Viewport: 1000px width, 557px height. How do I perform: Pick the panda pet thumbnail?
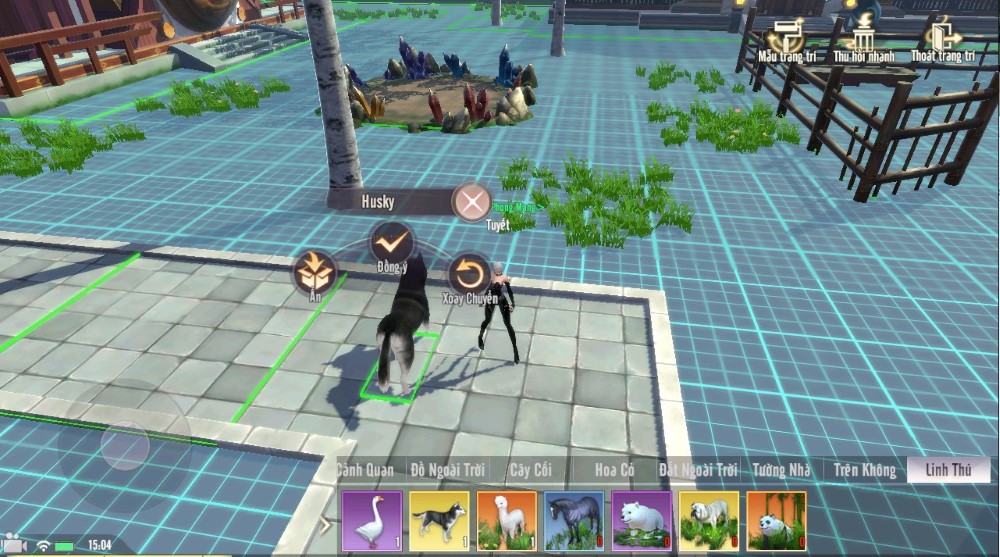776,521
